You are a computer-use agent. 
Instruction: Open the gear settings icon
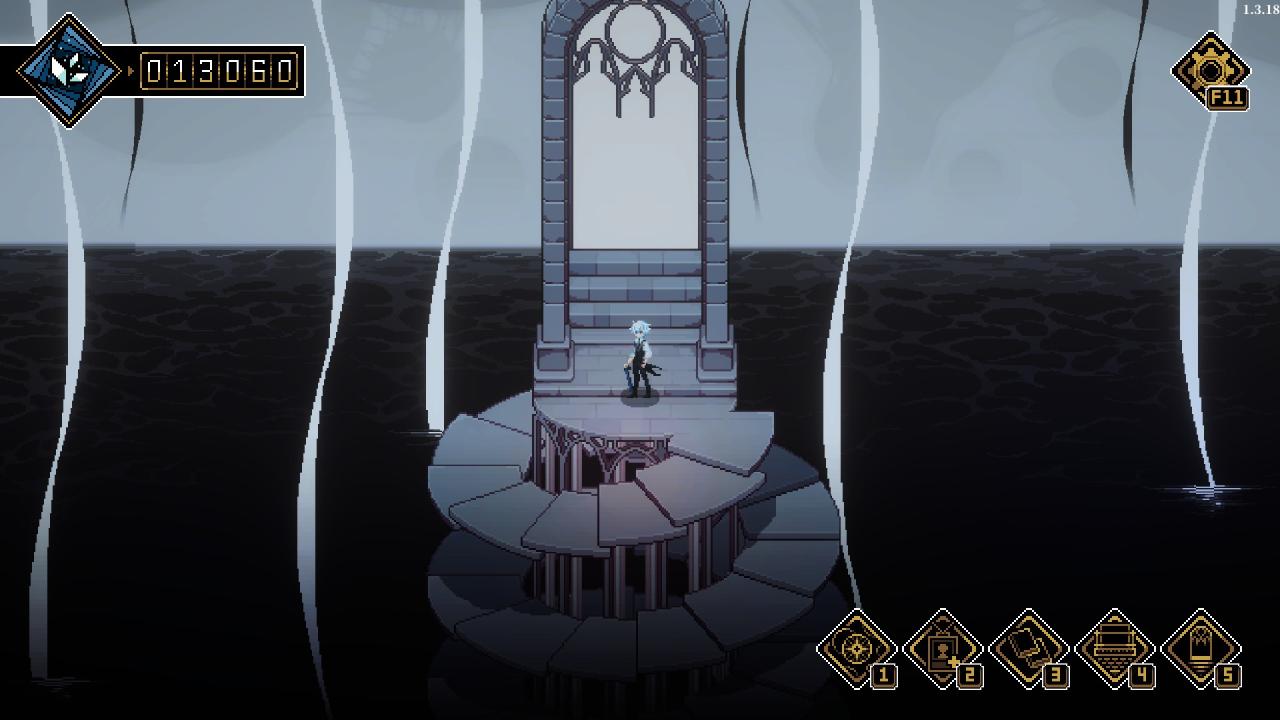click(1209, 70)
